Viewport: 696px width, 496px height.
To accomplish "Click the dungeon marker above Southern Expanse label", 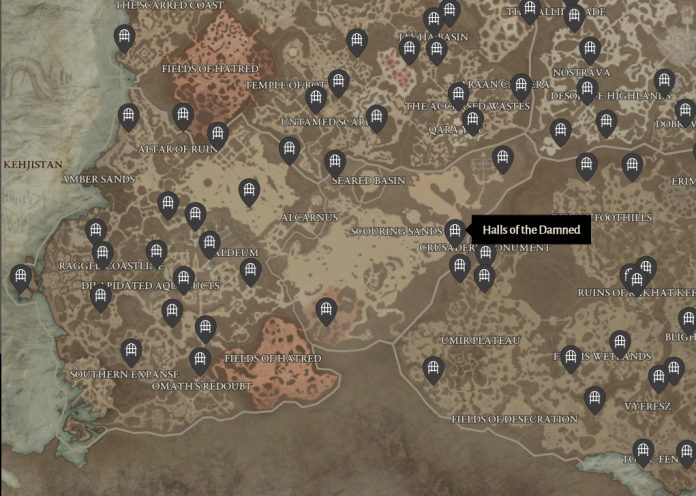I will click(131, 351).
